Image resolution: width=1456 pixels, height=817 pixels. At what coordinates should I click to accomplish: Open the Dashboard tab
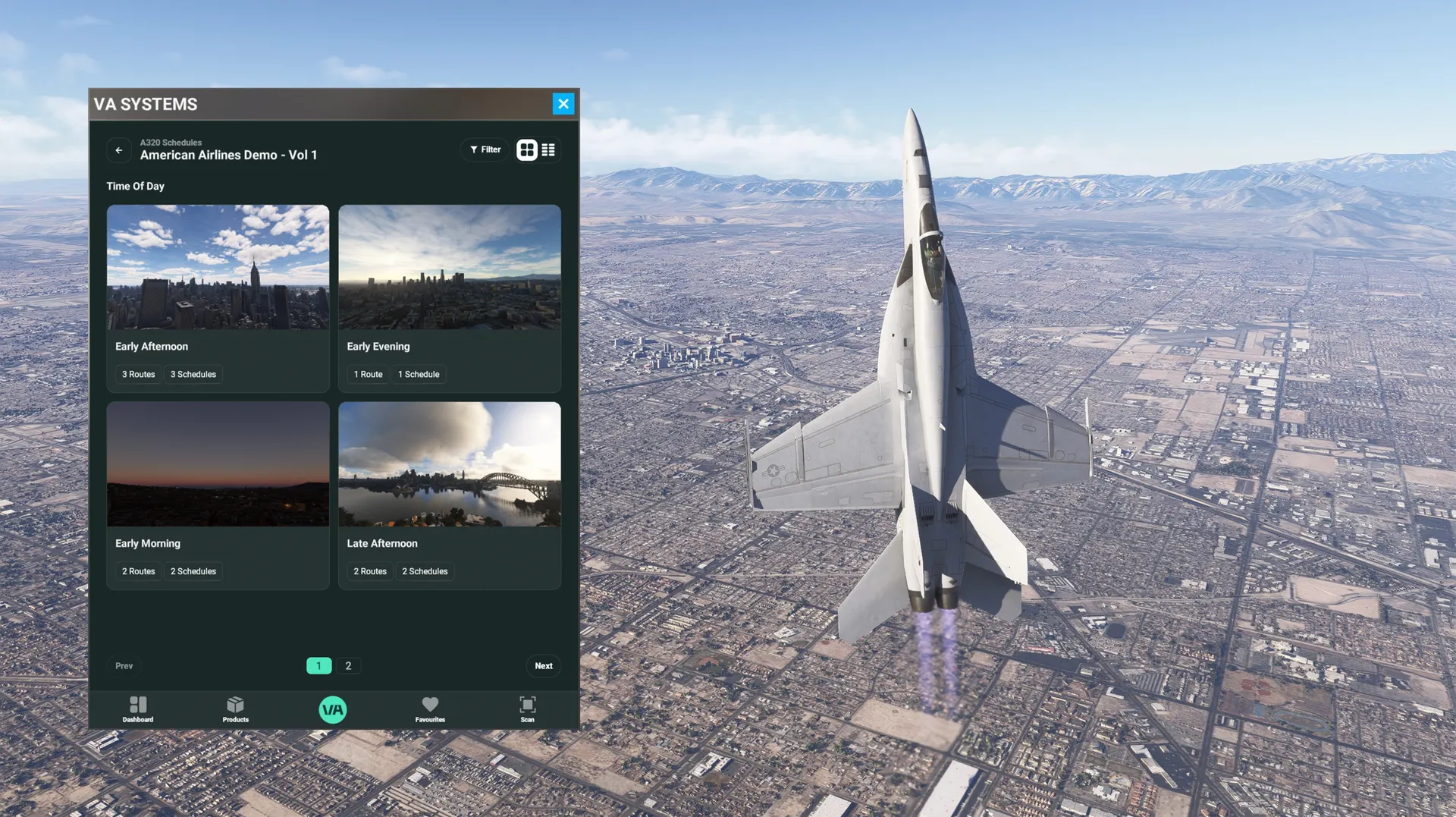pyautogui.click(x=138, y=709)
